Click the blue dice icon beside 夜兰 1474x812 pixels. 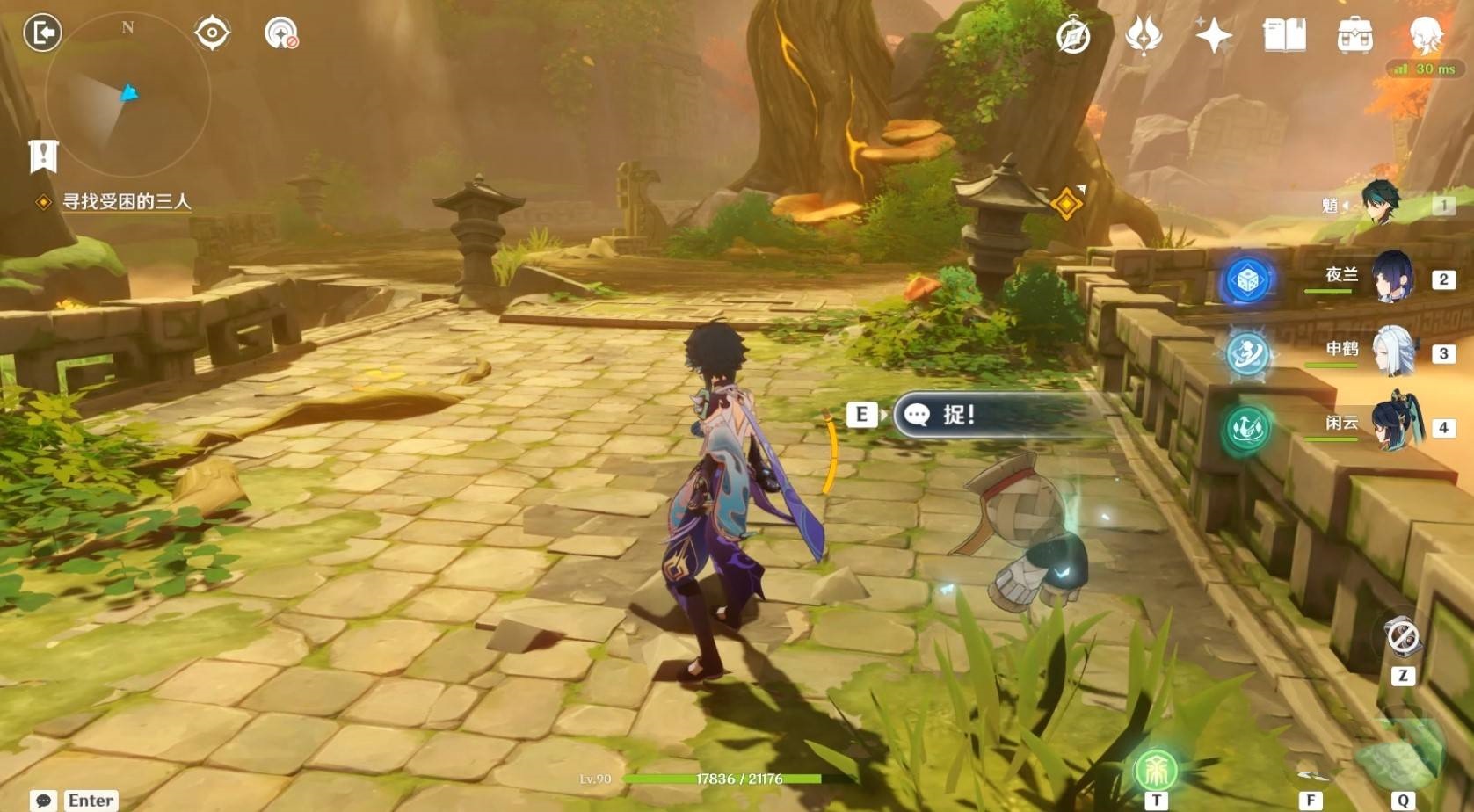click(1247, 280)
